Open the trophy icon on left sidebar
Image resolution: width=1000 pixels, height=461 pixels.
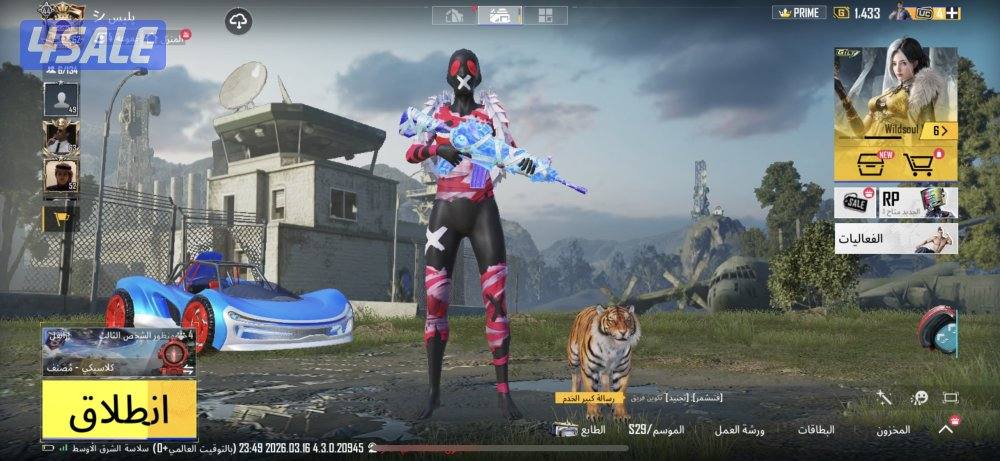click(61, 216)
